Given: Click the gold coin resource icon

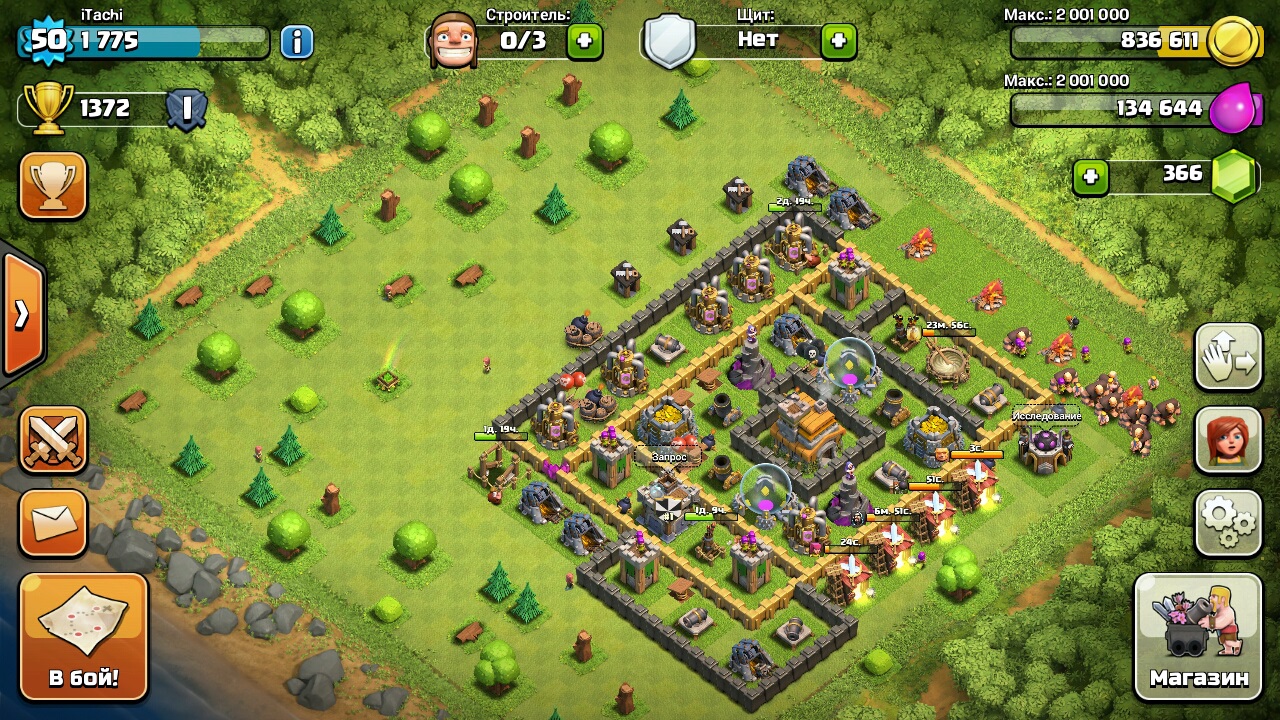Looking at the screenshot, I should coord(1232,41).
